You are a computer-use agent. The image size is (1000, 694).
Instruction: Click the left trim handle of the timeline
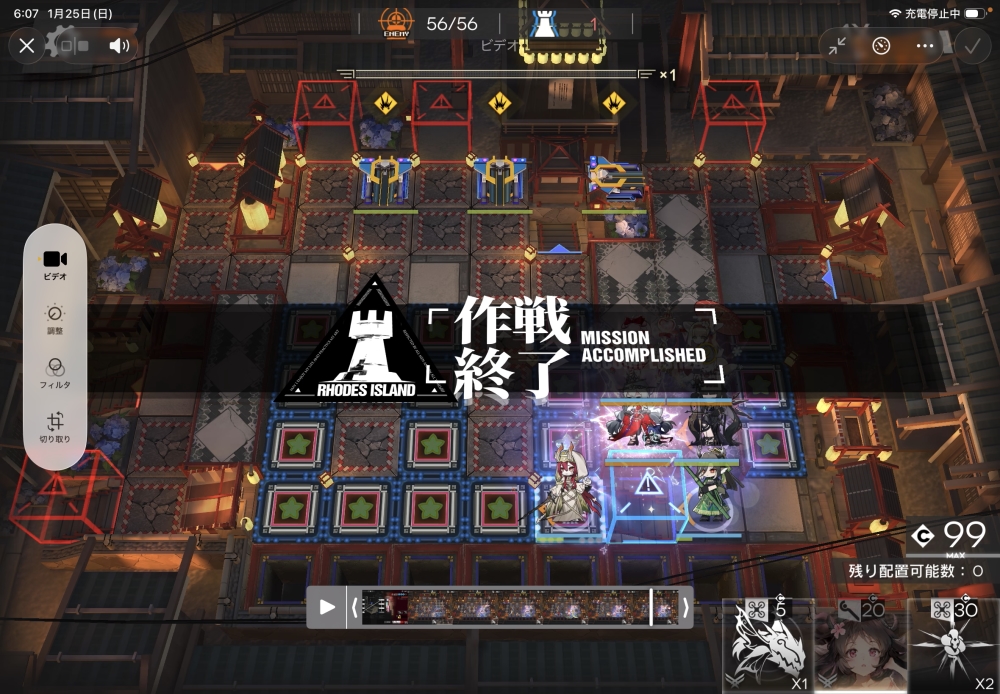[x=354, y=607]
